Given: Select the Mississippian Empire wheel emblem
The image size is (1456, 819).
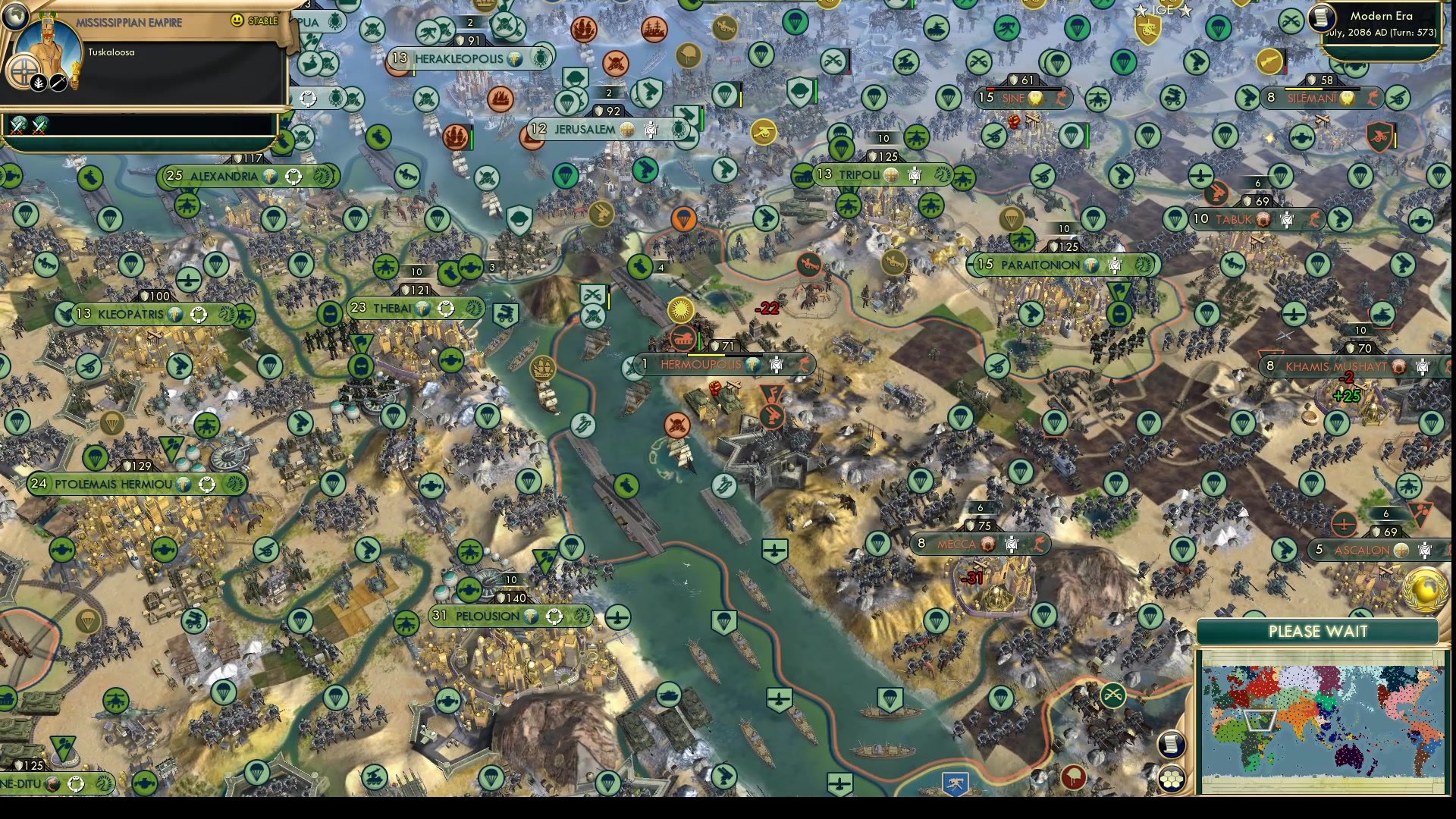Looking at the screenshot, I should pyautogui.click(x=24, y=72).
